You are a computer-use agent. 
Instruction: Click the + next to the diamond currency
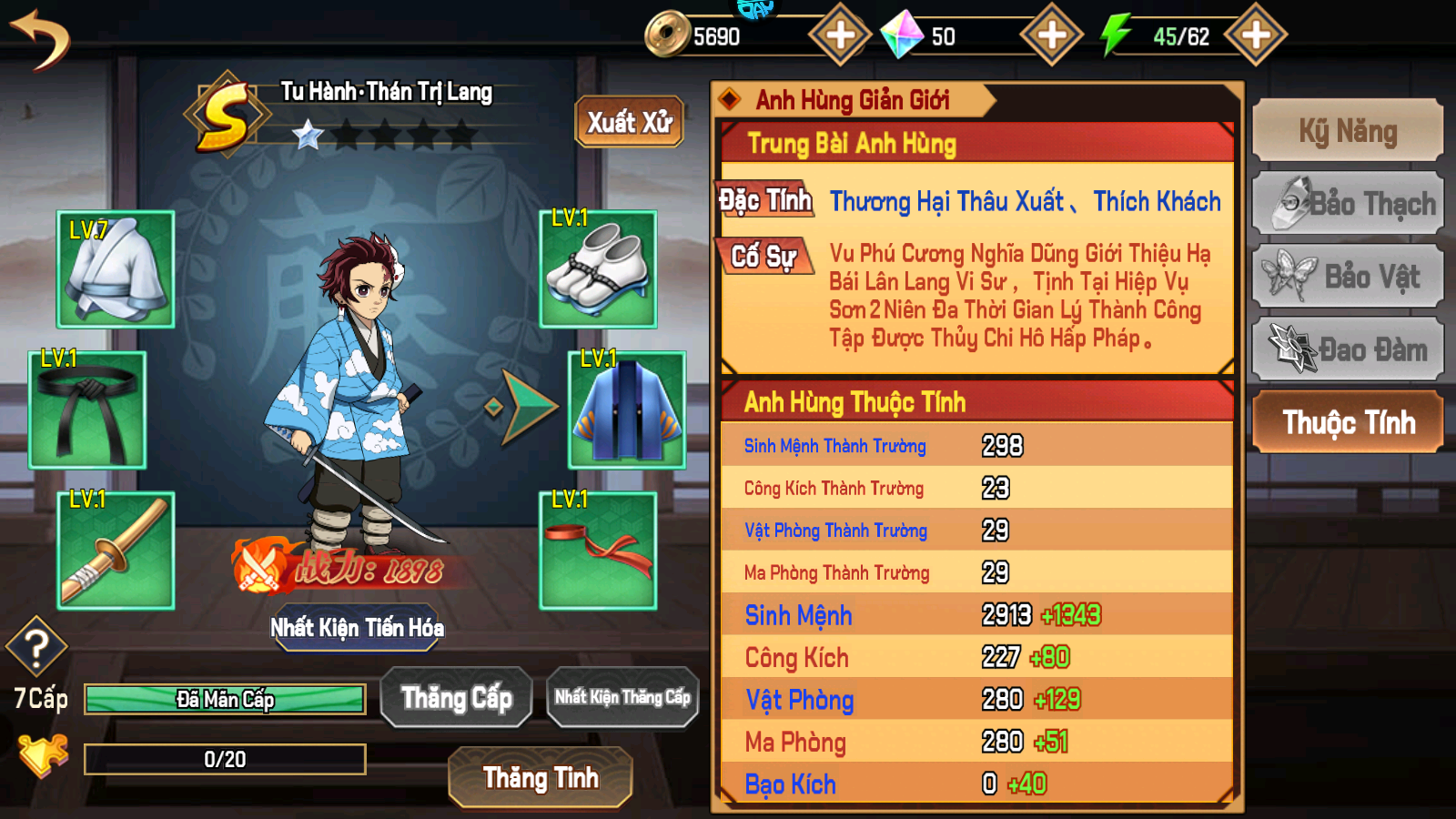click(x=1051, y=36)
